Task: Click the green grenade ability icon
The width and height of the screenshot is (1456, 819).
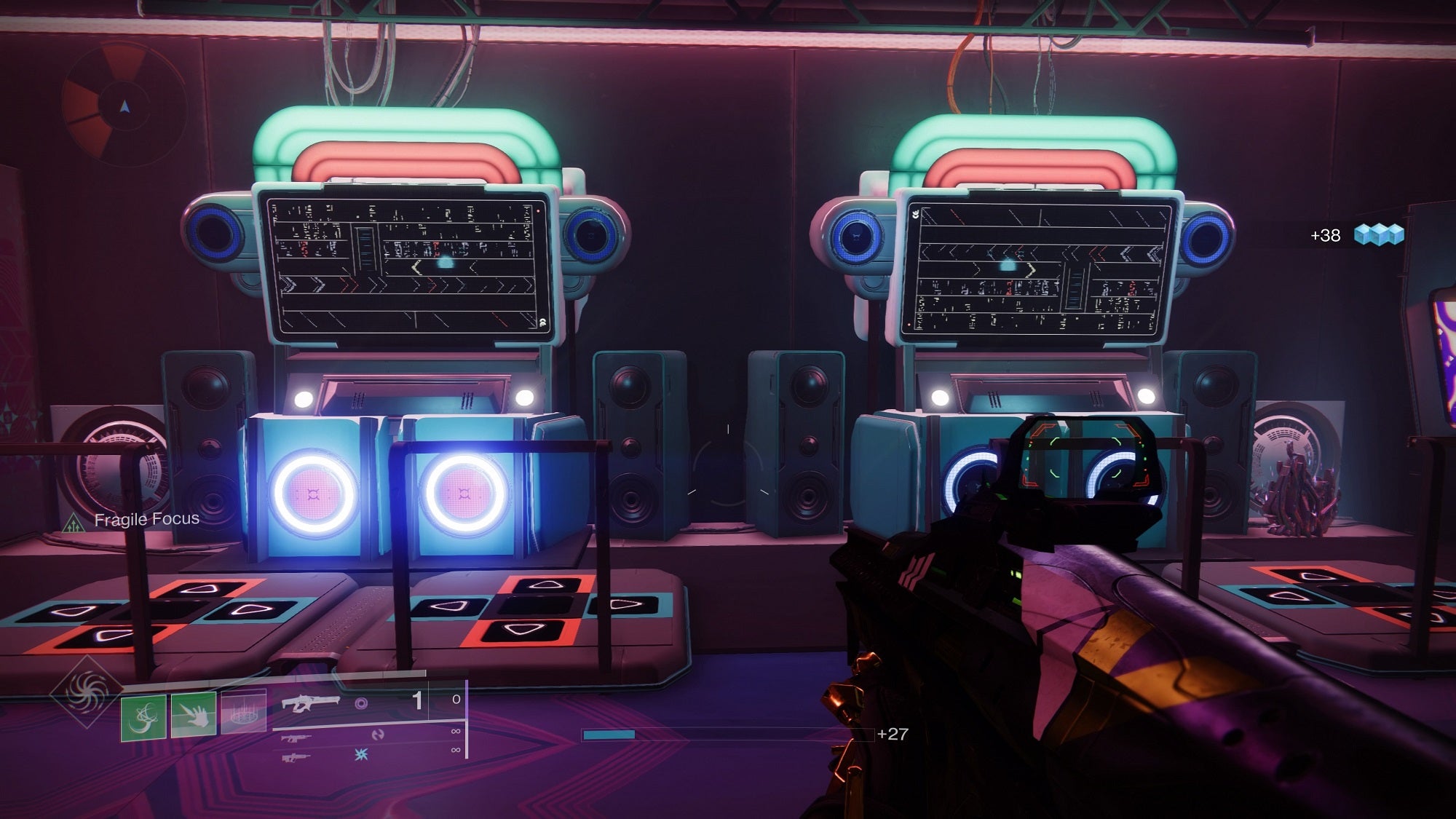Action: (x=144, y=717)
